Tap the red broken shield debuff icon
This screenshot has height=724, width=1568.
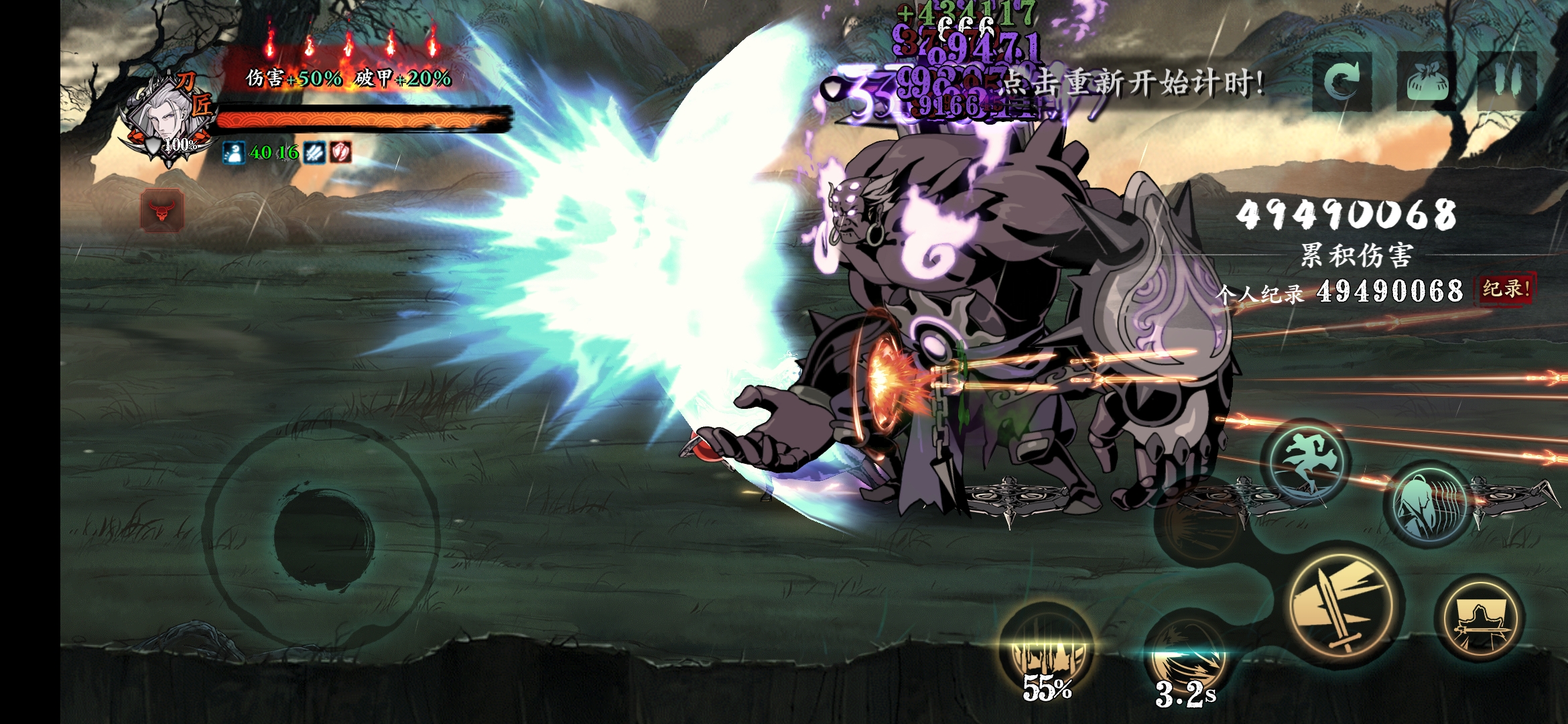(340, 153)
